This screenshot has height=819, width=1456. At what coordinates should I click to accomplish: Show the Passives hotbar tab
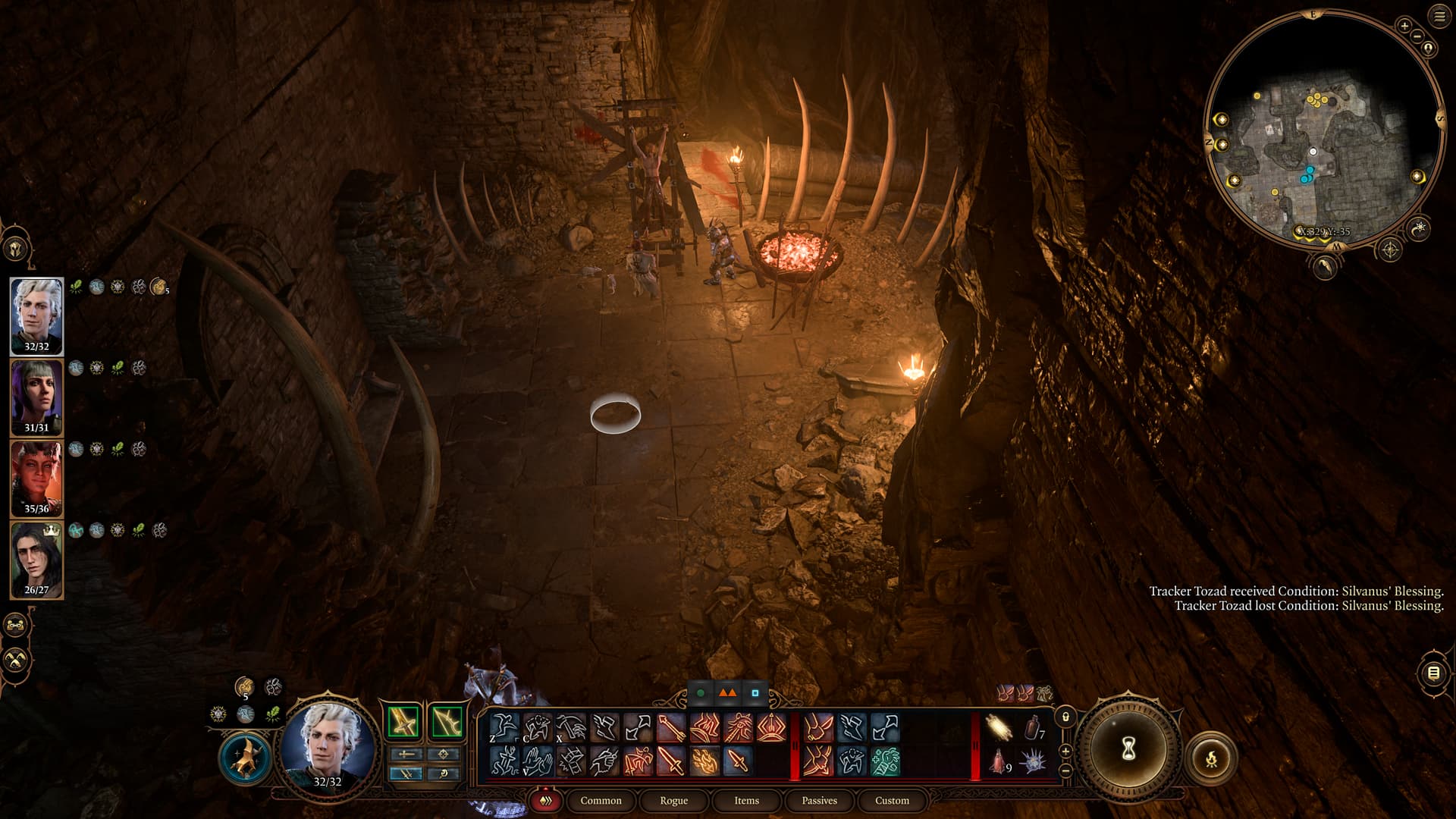[819, 800]
